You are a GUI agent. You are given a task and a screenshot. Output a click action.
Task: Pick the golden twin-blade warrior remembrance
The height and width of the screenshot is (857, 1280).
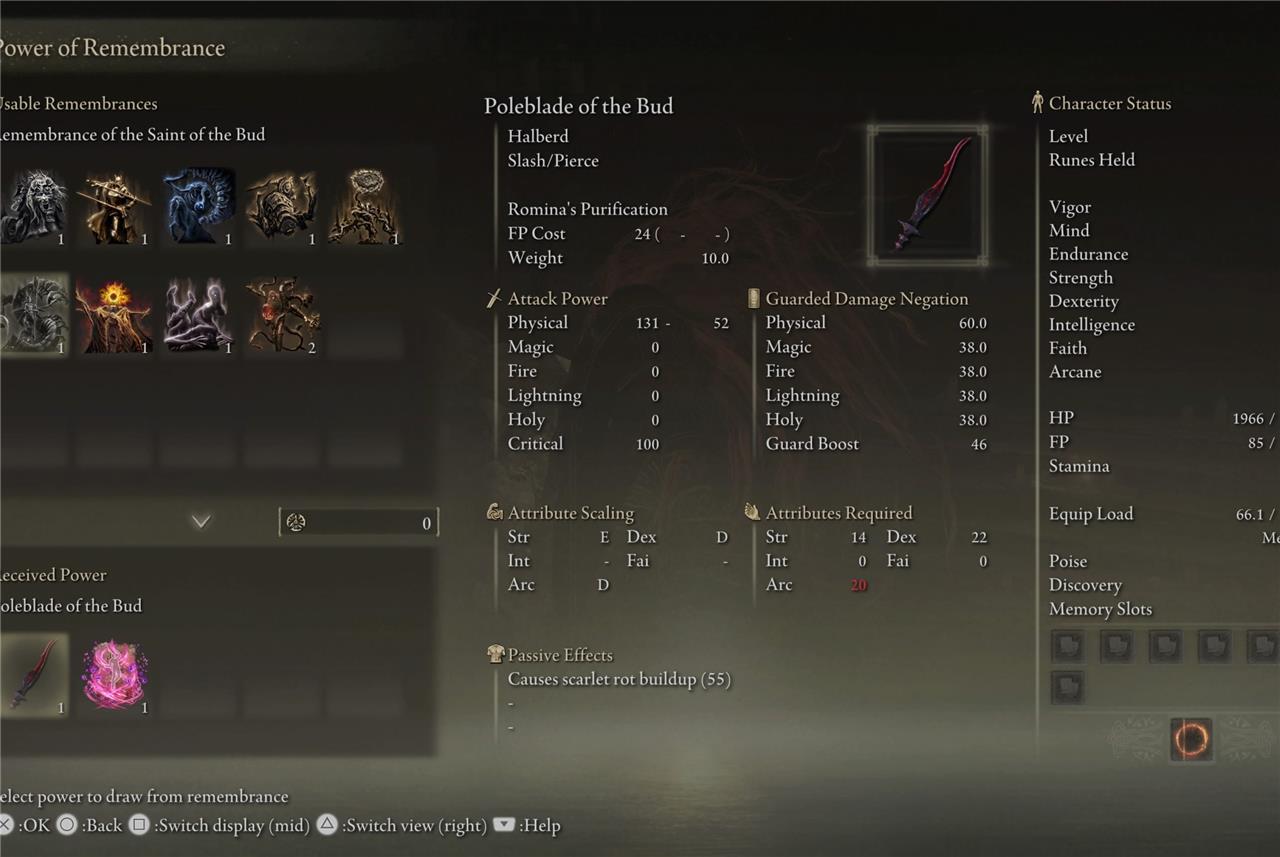pyautogui.click(x=115, y=205)
